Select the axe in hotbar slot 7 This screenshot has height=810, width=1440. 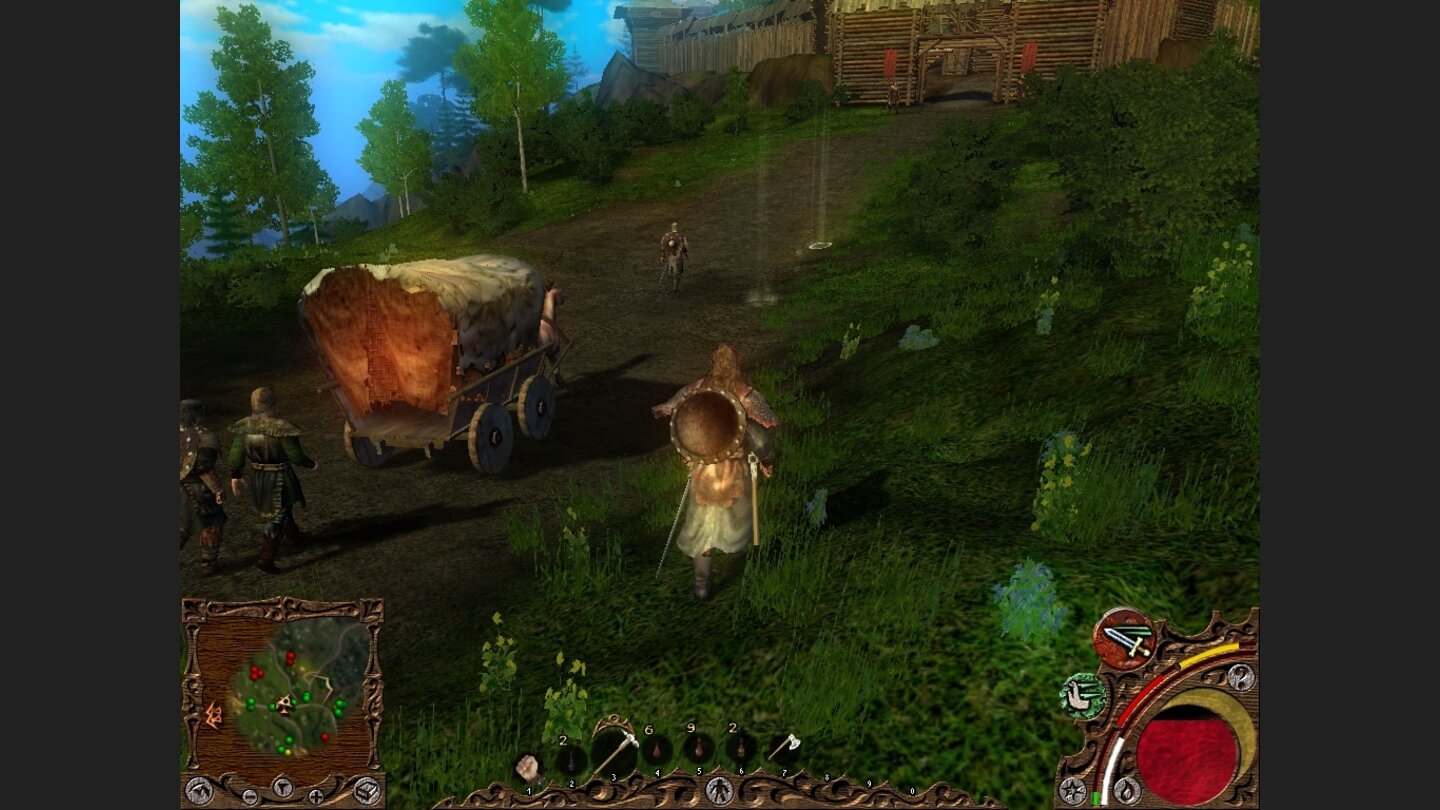789,744
